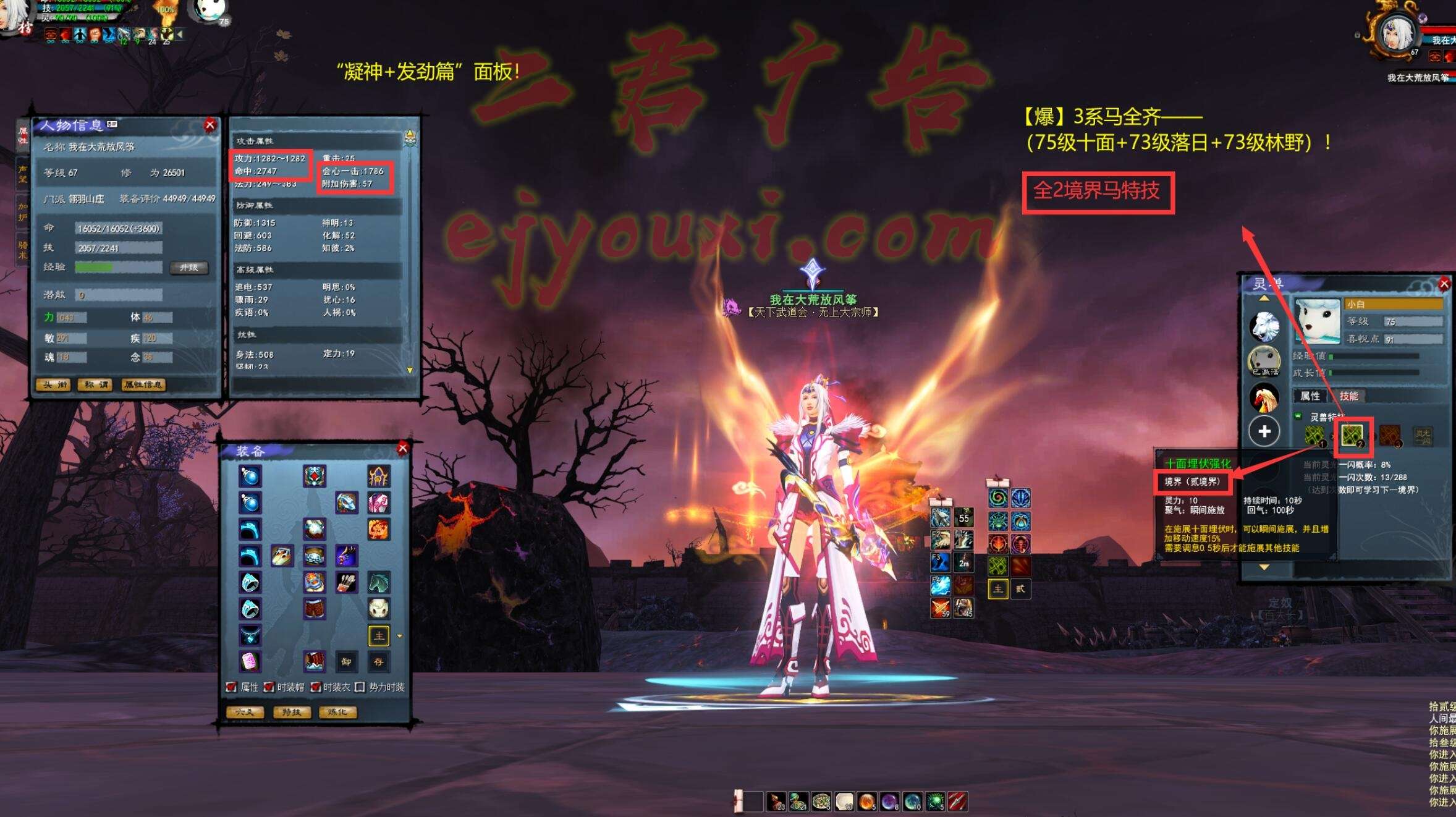1456x817 pixels.
Task: Select the white lion spirit beast portrait
Action: (1264, 326)
